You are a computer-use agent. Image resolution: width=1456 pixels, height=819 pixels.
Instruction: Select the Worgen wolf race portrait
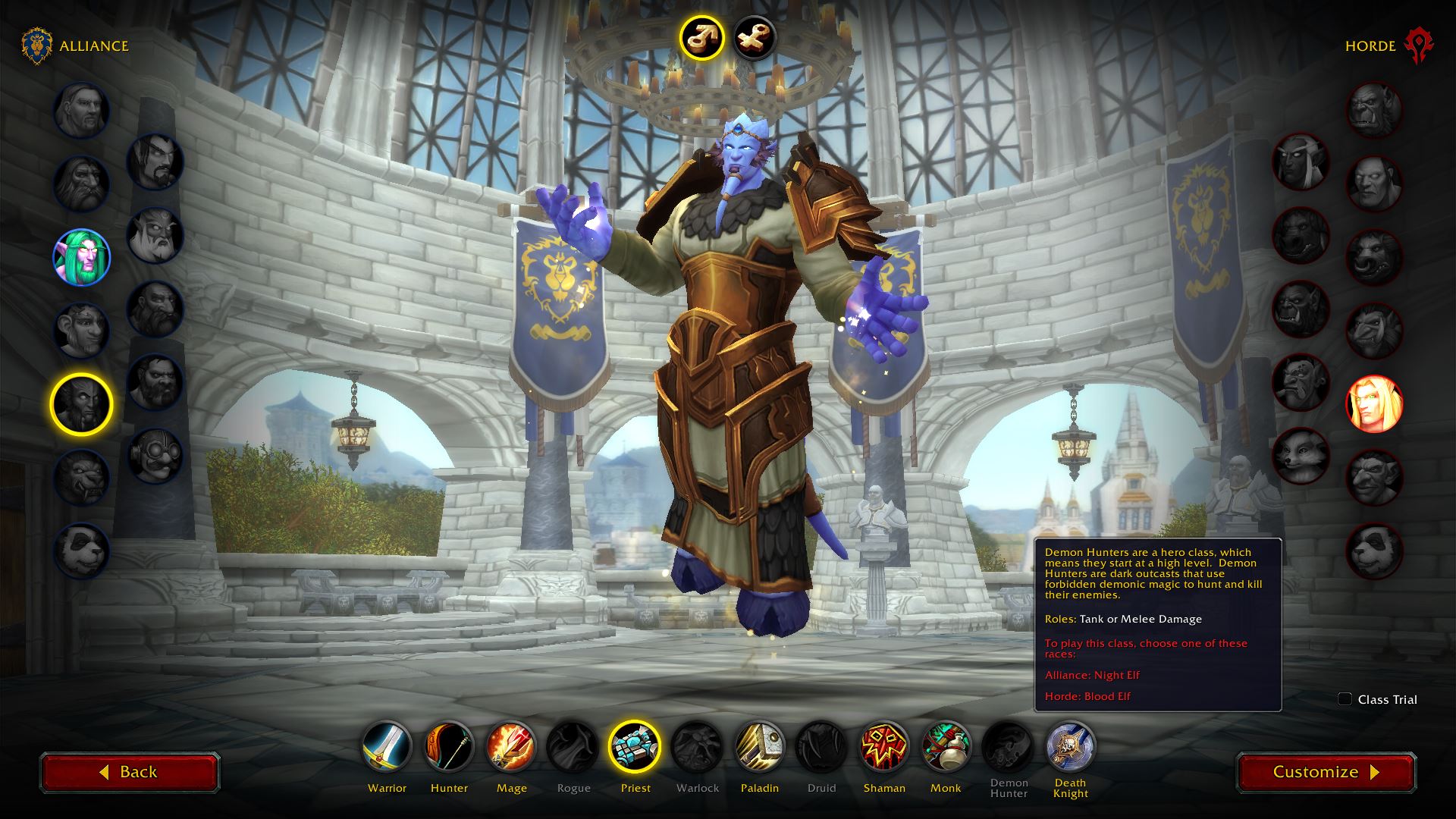point(81,478)
